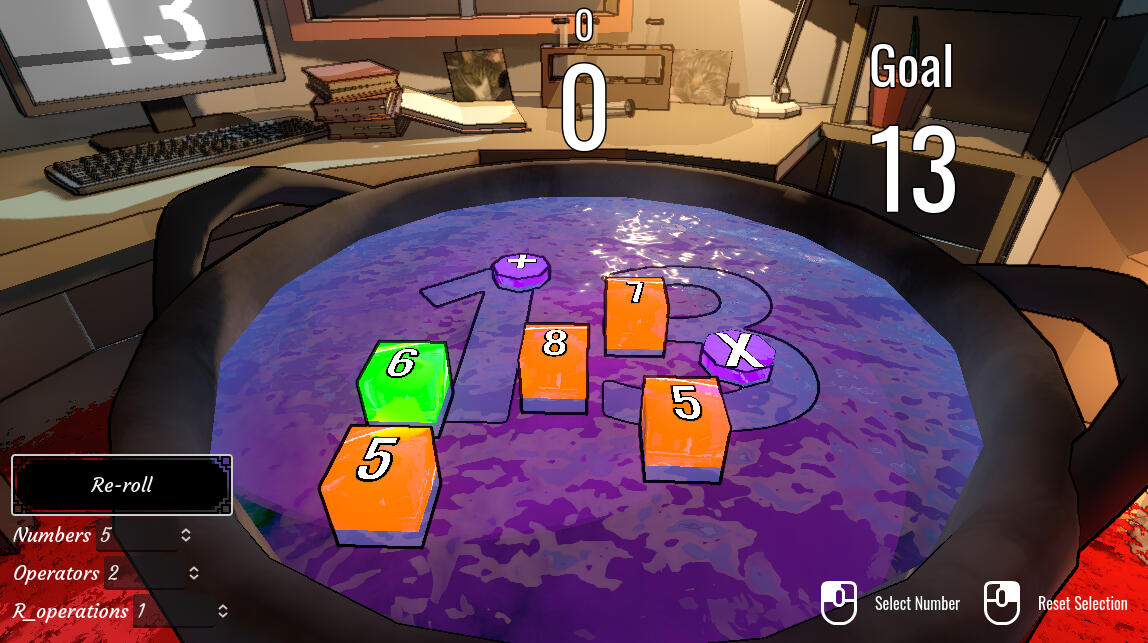
Task: Focus the Operators value field
Action: click(142, 574)
